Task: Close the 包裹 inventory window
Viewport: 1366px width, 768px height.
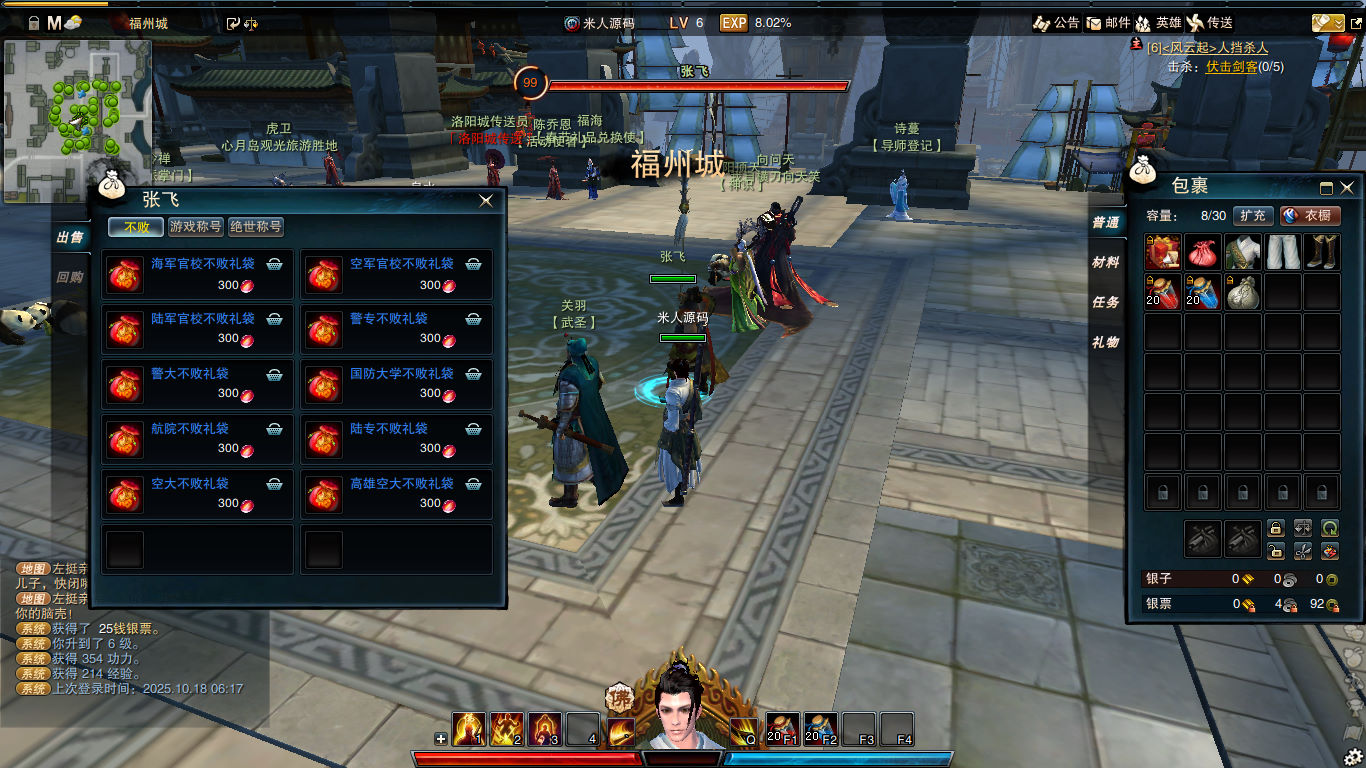Action: [1347, 187]
